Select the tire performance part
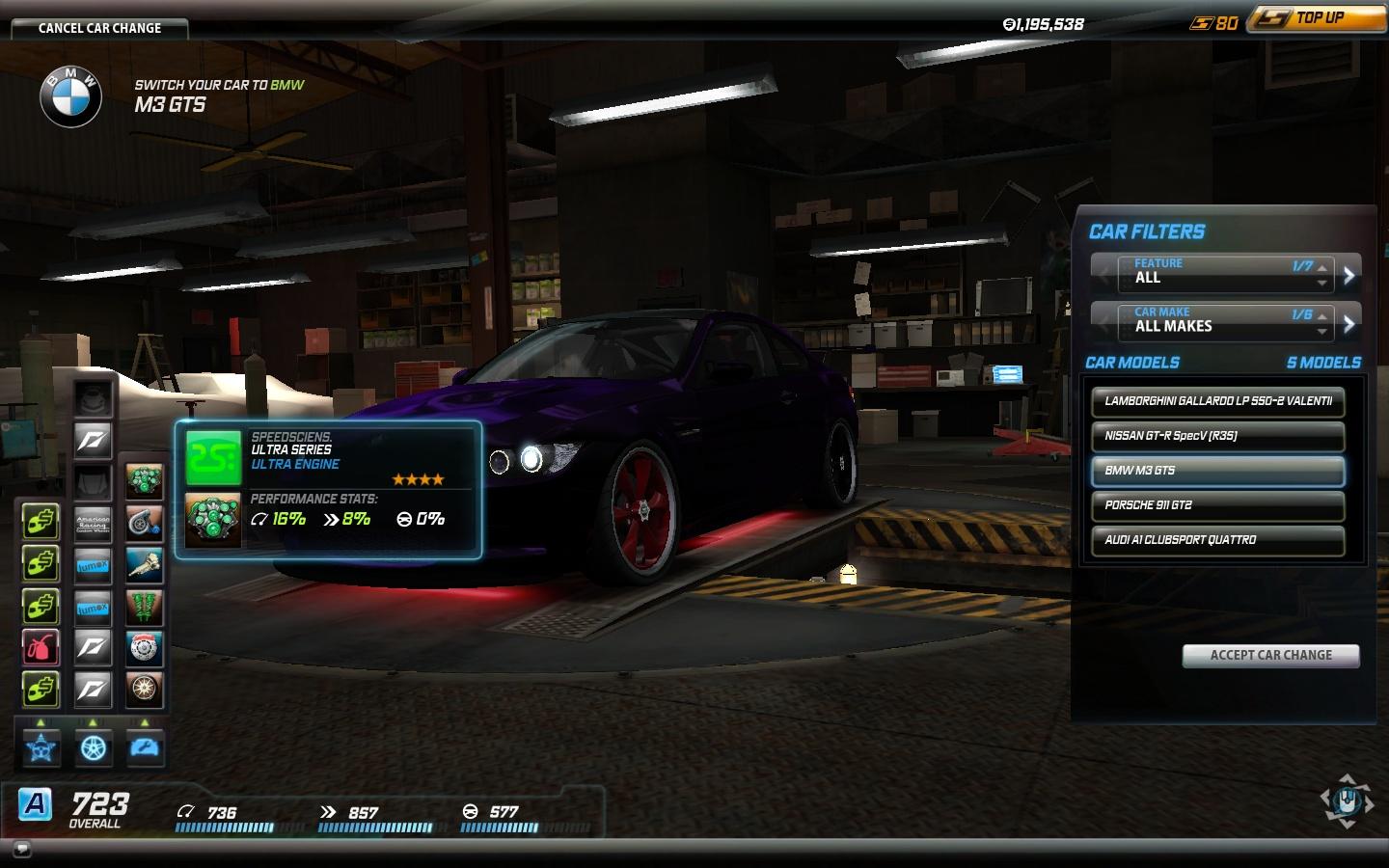1389x868 pixels. (x=145, y=690)
